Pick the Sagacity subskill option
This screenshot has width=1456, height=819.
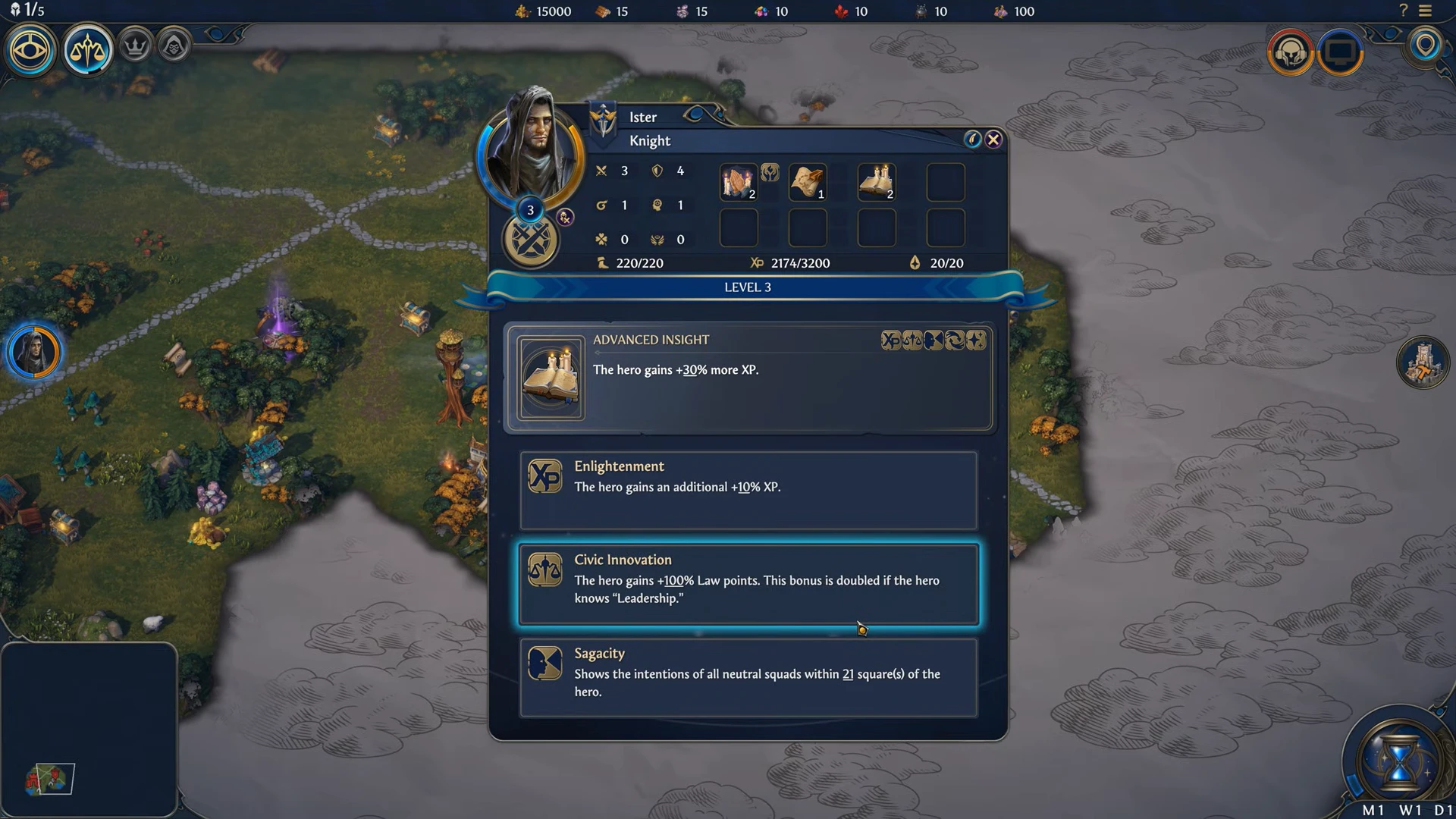coord(748,677)
